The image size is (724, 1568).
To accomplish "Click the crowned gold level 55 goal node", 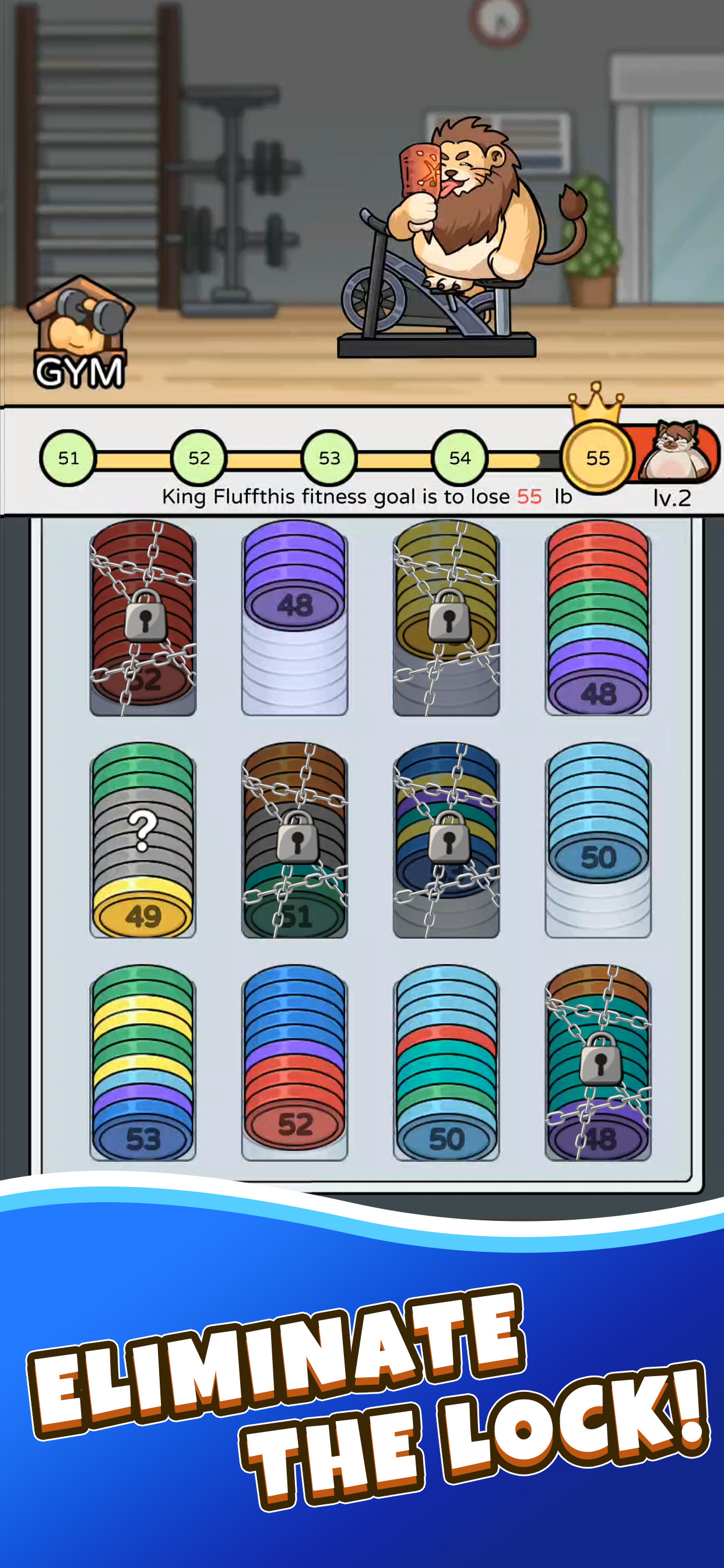I will [598, 458].
